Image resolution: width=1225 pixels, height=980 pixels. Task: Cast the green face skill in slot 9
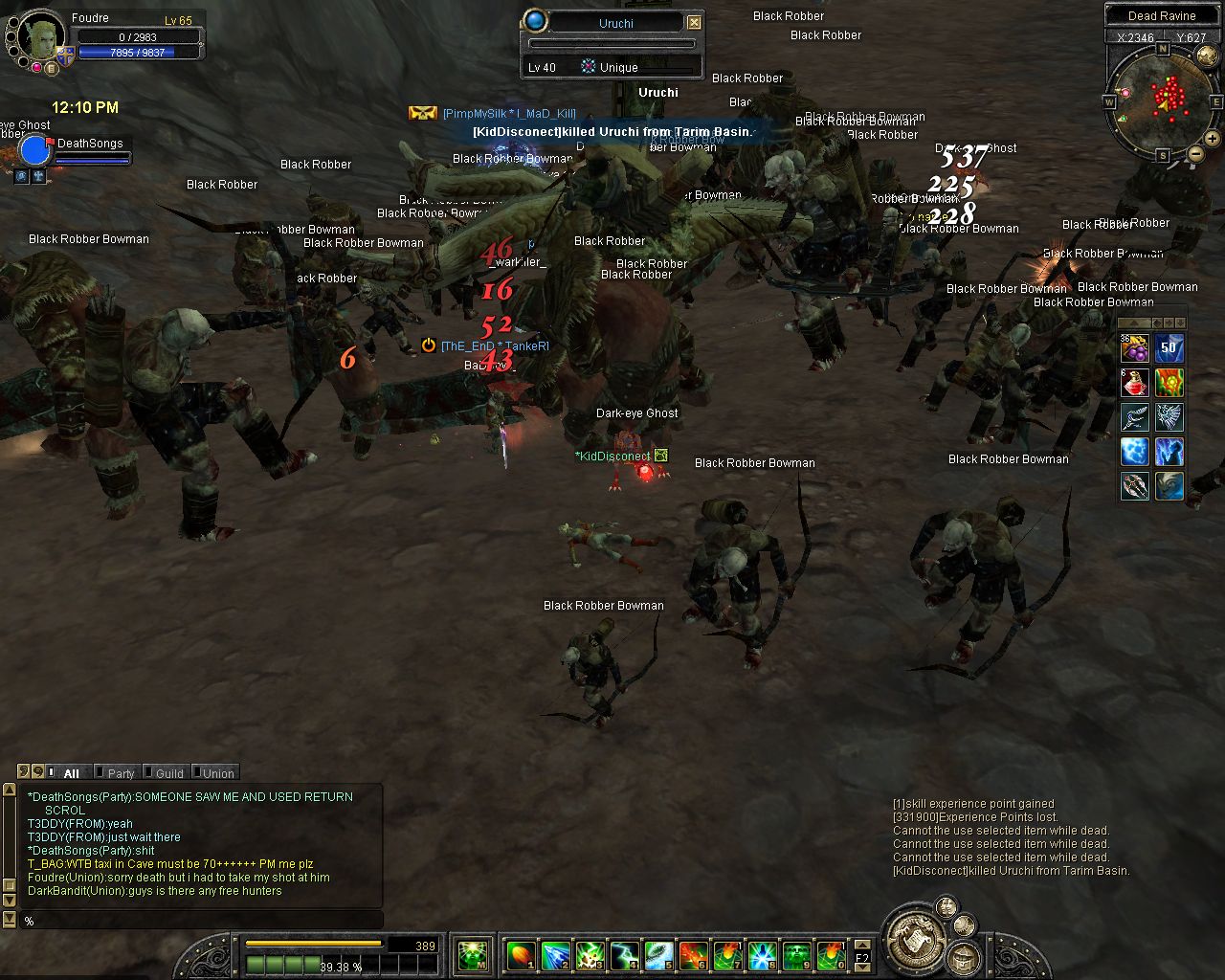[x=797, y=954]
